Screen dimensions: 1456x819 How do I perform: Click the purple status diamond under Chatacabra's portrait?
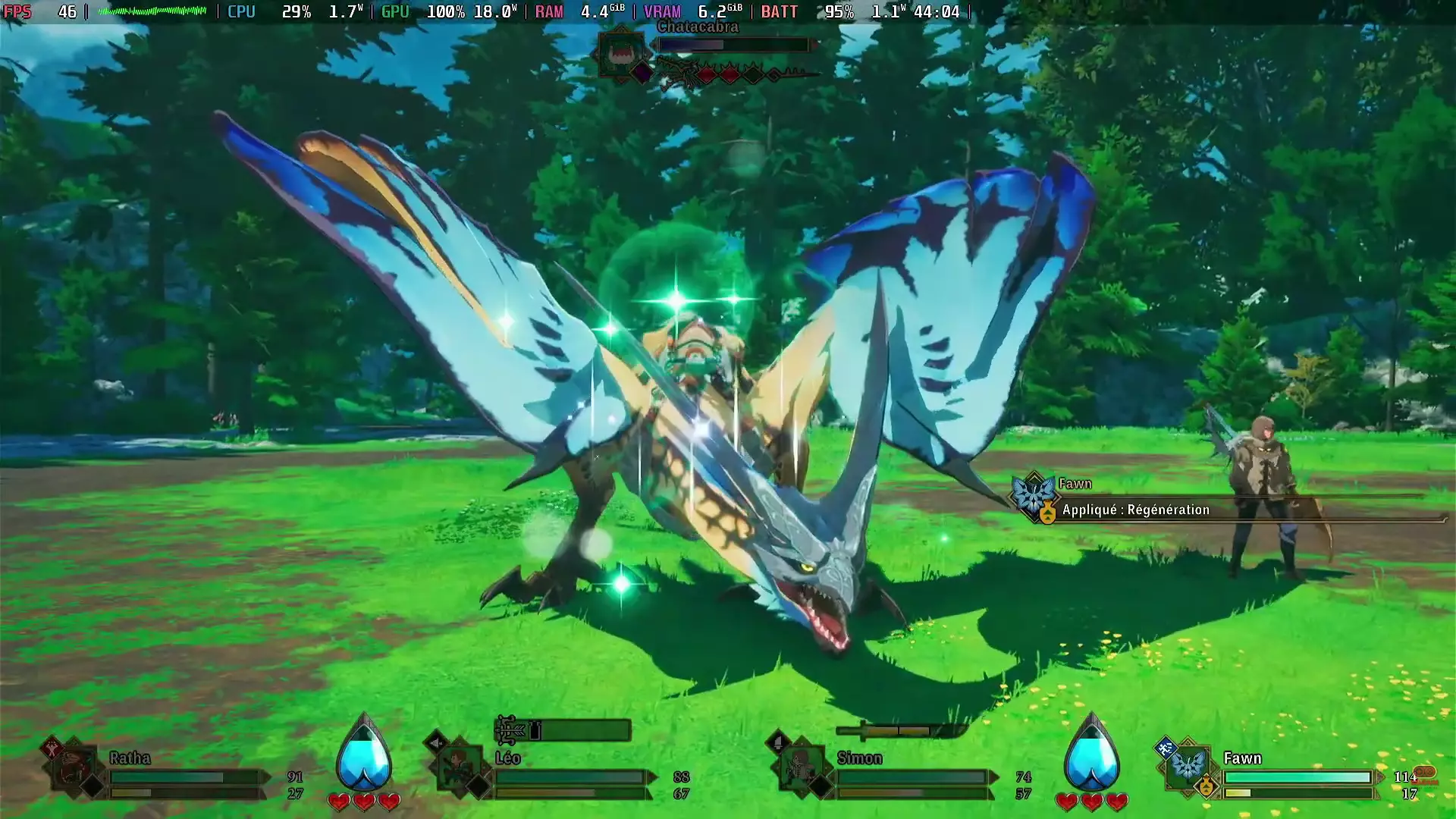(x=642, y=74)
